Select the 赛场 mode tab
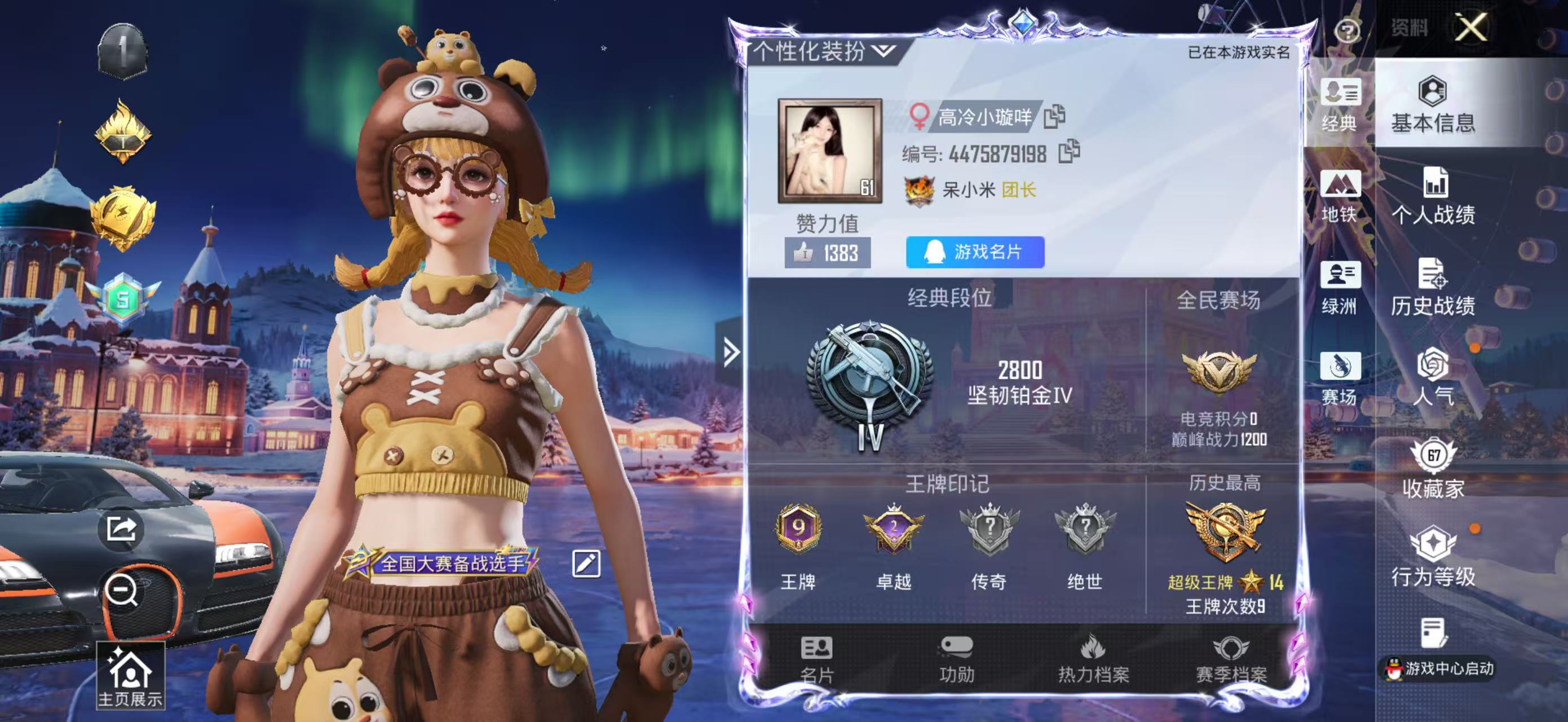Screen dimensions: 1568x722 coord(1339,378)
